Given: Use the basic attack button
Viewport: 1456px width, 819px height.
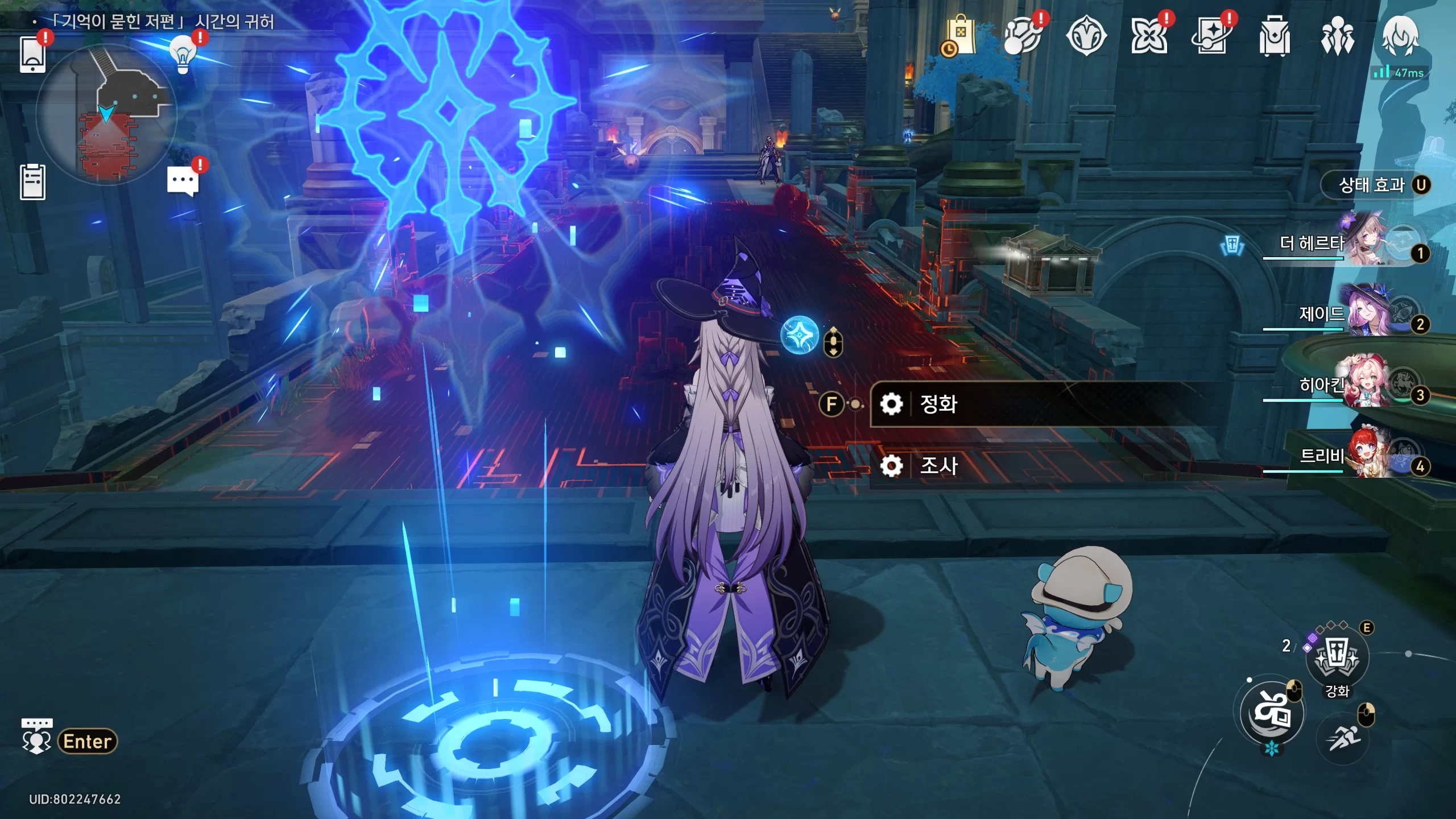Looking at the screenshot, I should point(1272,713).
